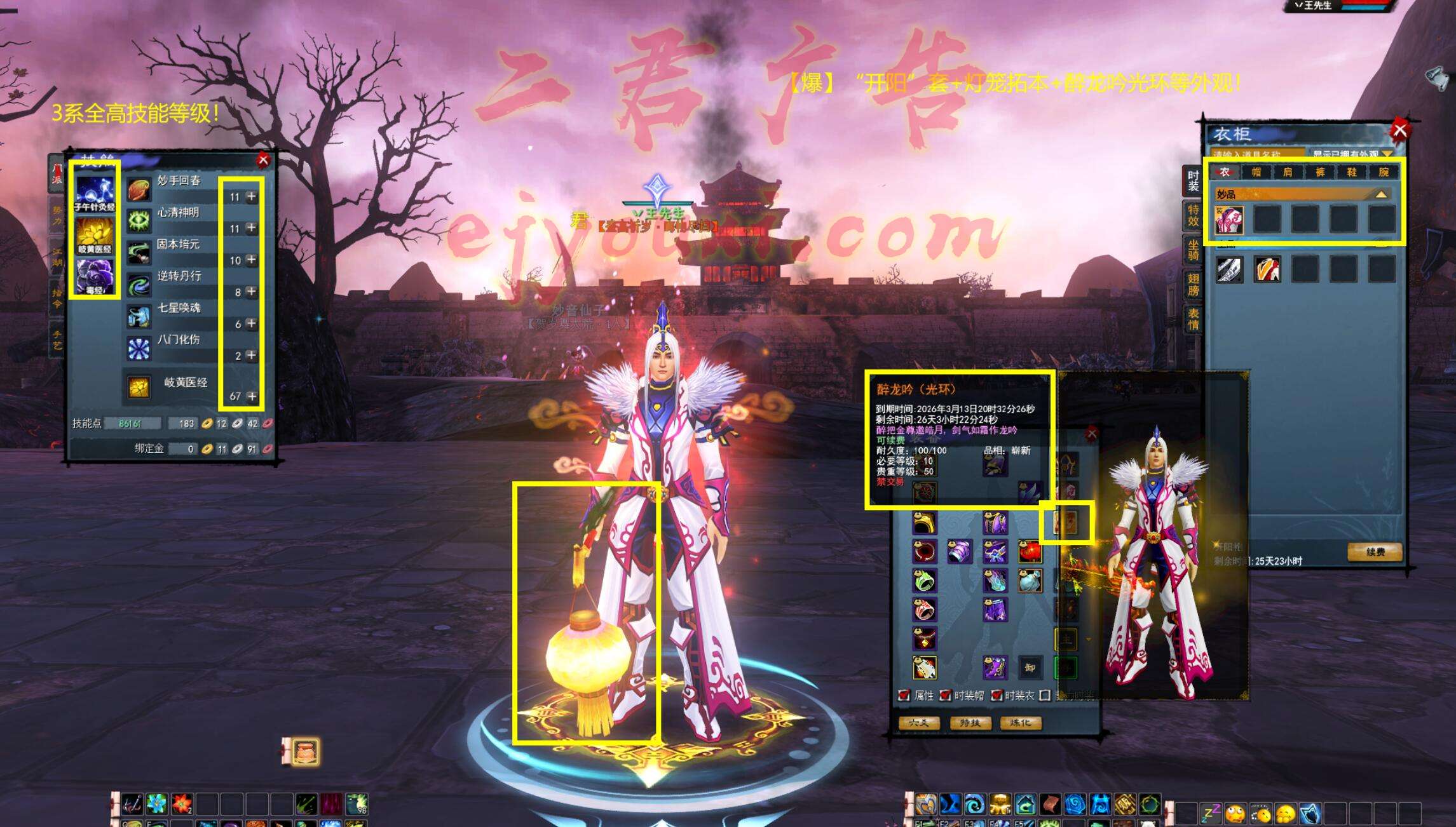The height and width of the screenshot is (827, 1456).
Task: Switch to the 特效 effects side tab
Action: pyautogui.click(x=1193, y=215)
